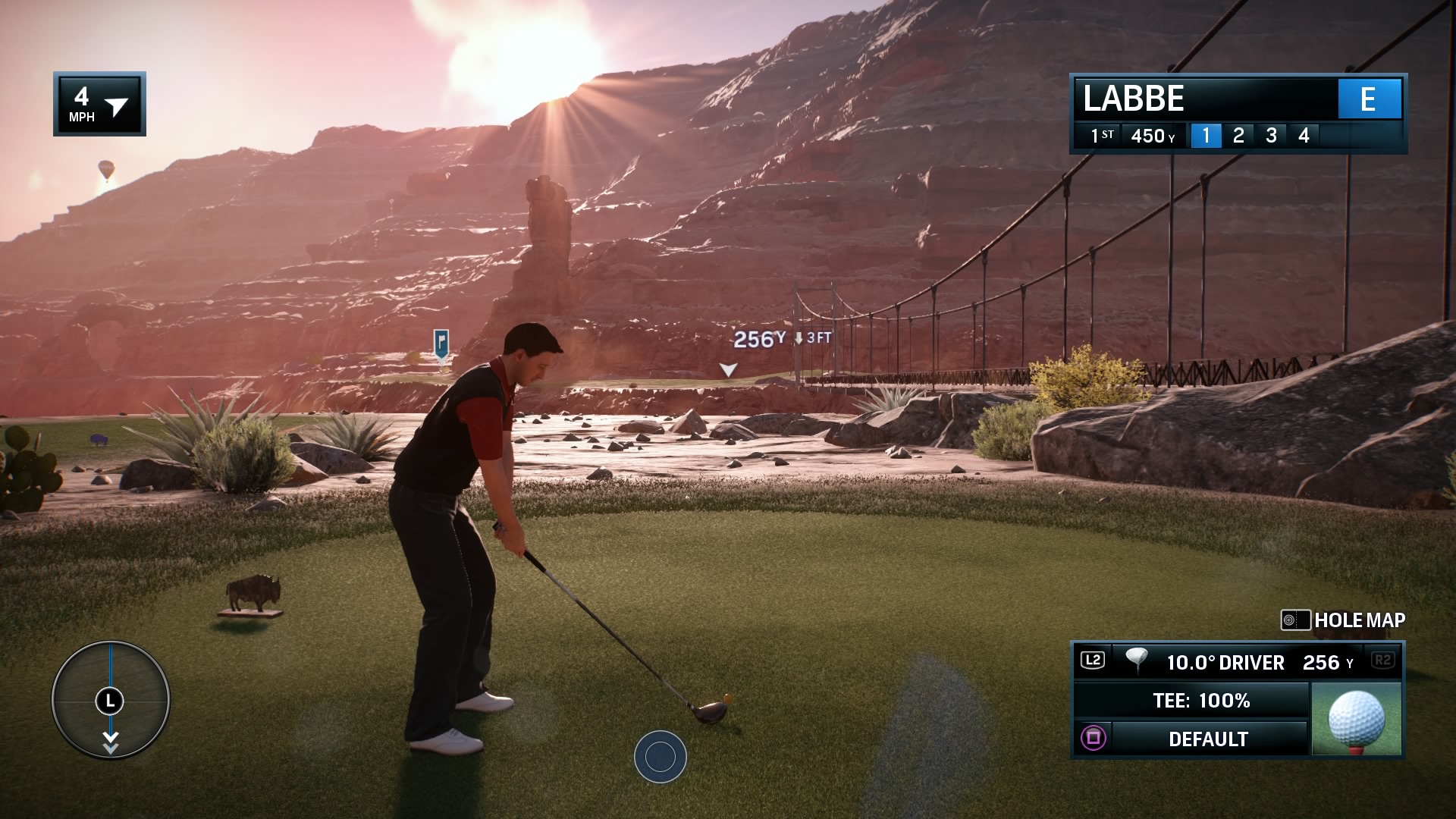The image size is (1456, 819).
Task: Open the Hole Map
Action: (1344, 620)
